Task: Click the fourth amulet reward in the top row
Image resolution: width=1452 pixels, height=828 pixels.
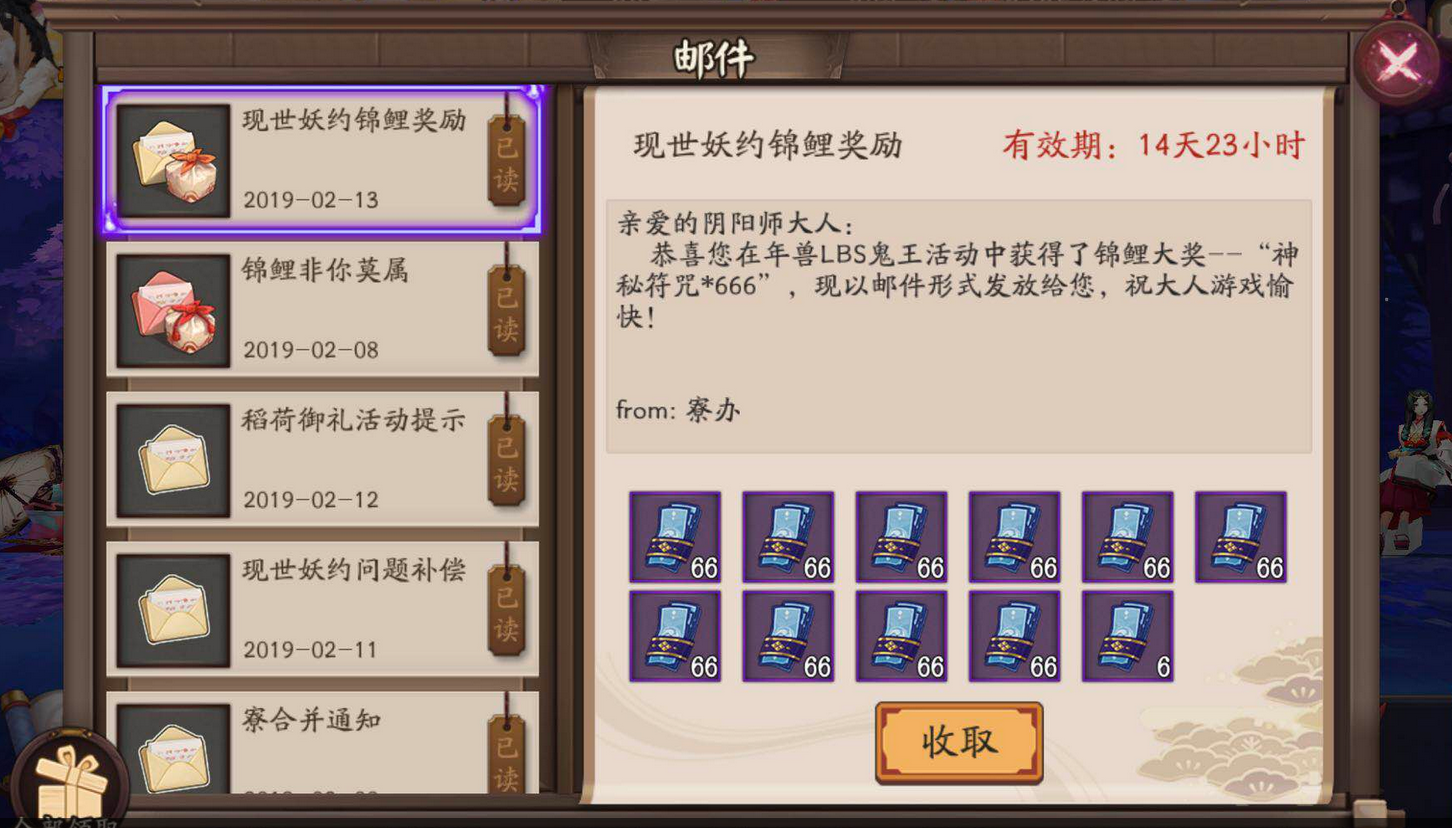Action: (x=1013, y=535)
